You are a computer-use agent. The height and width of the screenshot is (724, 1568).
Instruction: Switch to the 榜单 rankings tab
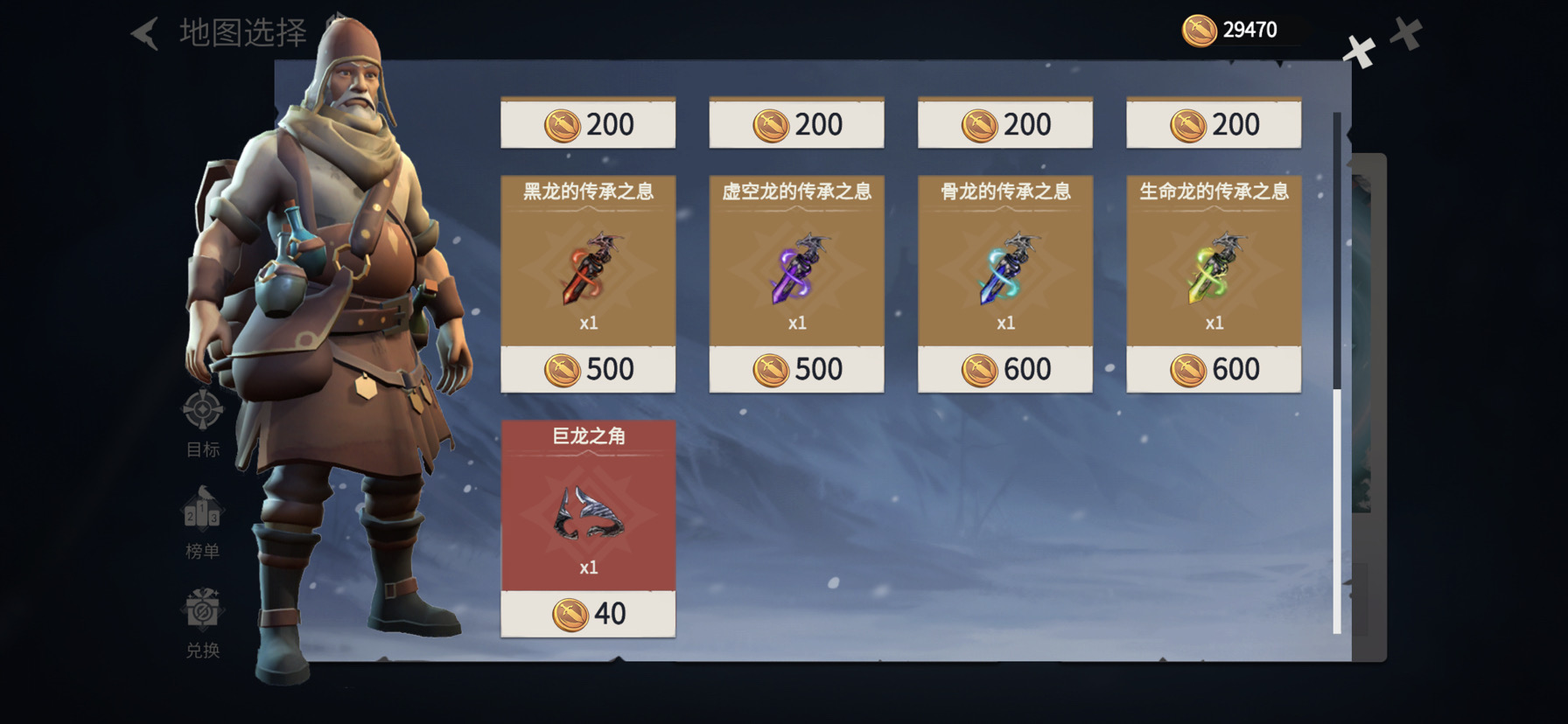pos(202,524)
